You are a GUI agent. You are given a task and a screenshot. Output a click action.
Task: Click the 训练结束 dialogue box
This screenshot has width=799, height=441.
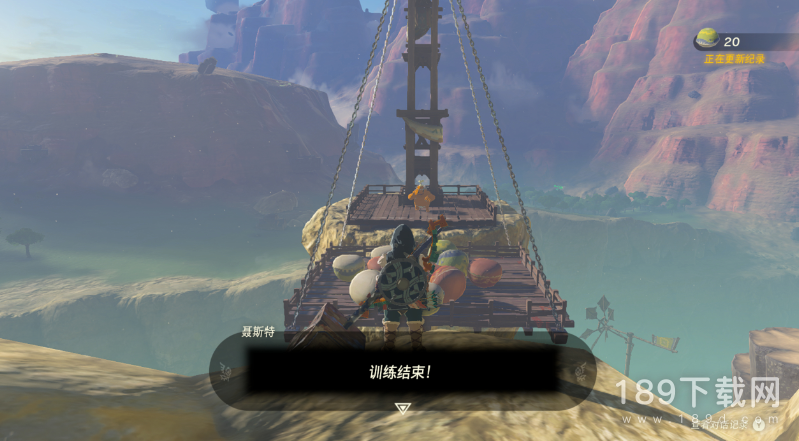tap(402, 370)
